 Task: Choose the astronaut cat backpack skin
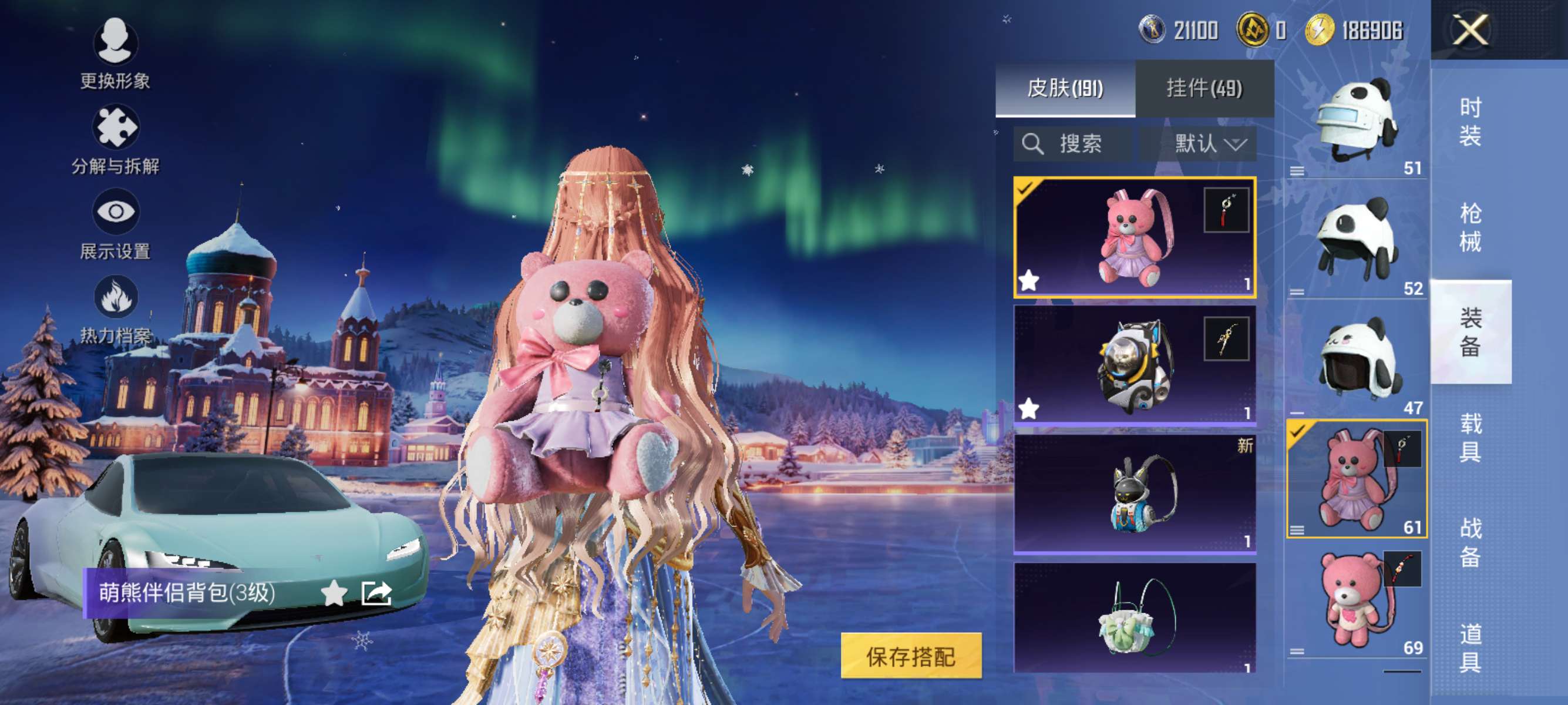click(1135, 364)
